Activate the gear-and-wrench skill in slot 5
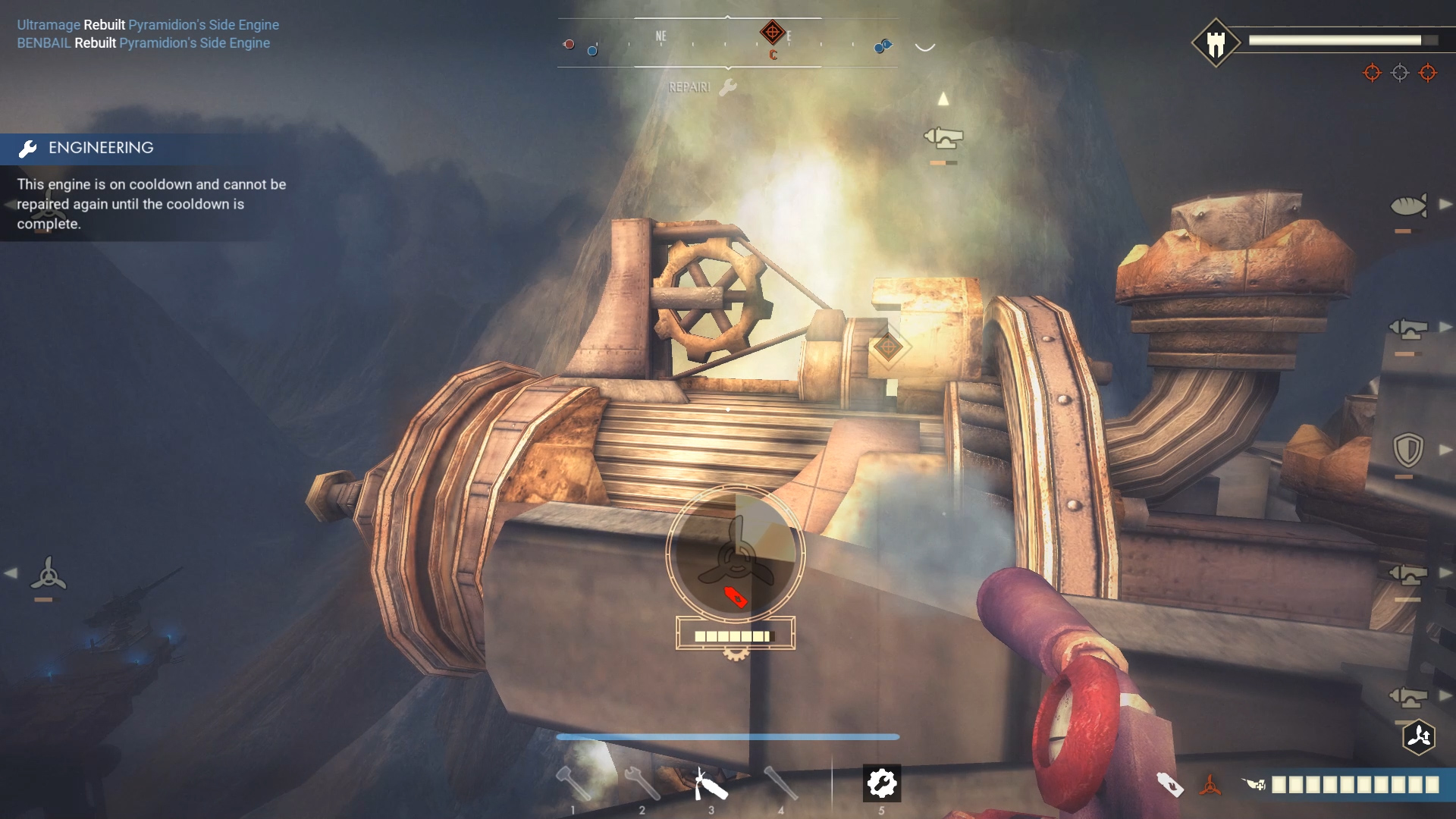This screenshot has width=1456, height=819. [x=881, y=783]
